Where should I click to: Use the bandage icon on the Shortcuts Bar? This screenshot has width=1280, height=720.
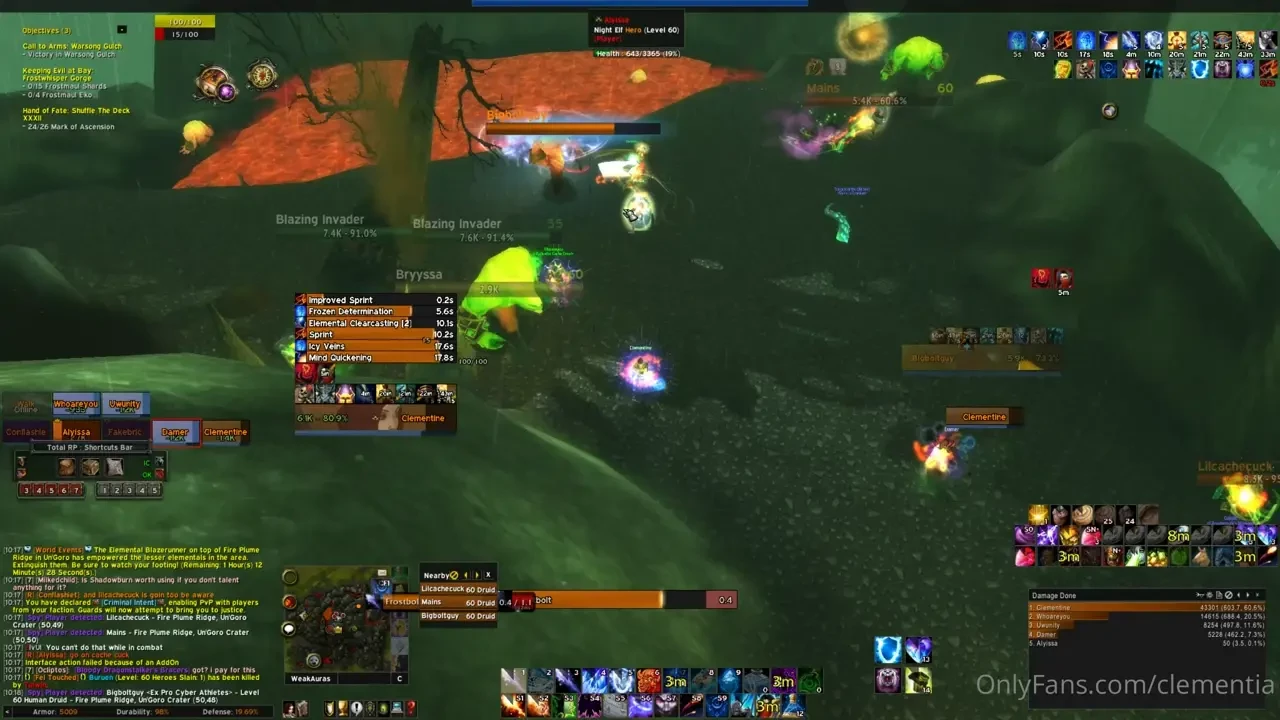[115, 467]
